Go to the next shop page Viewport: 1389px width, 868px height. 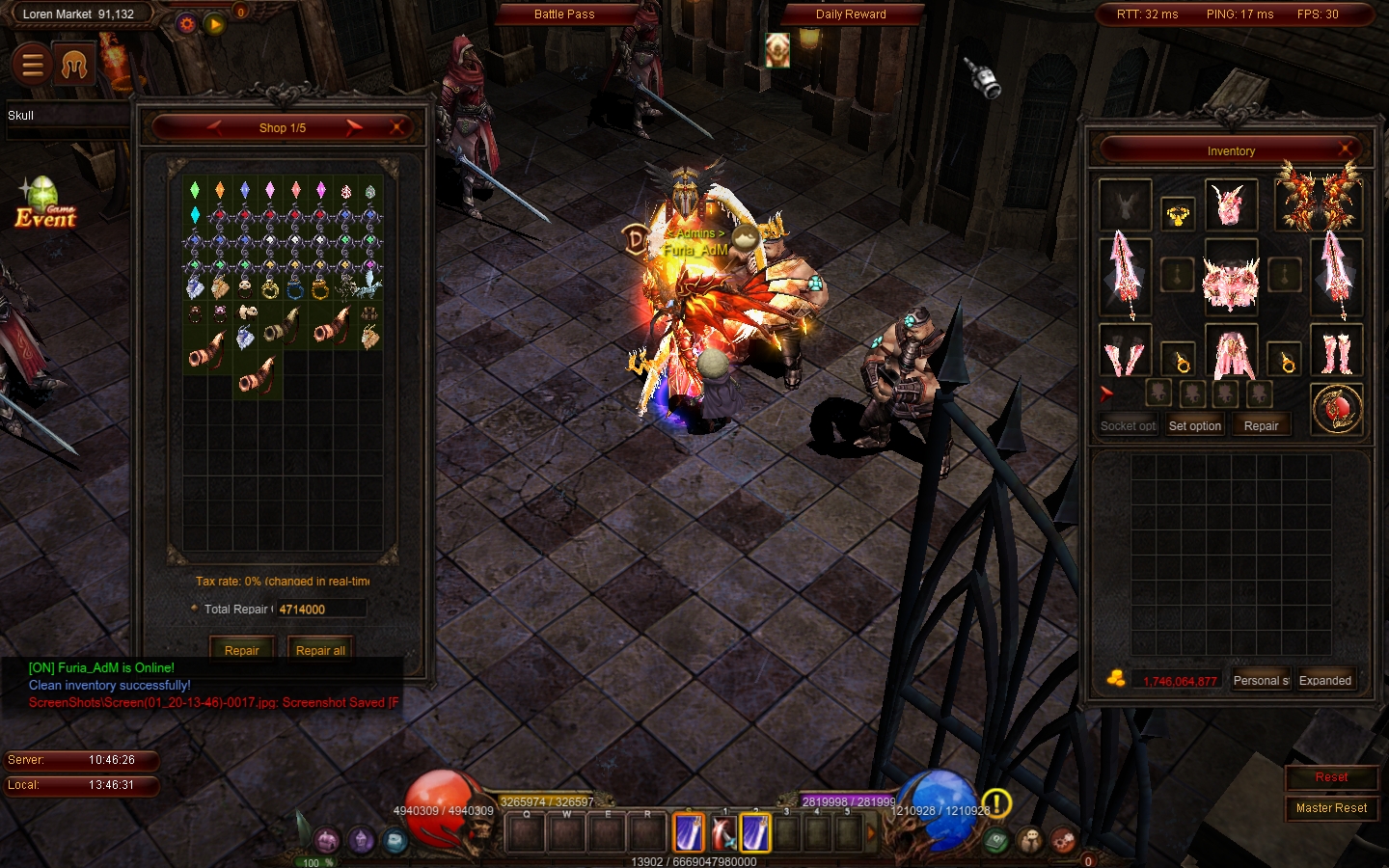tap(354, 127)
